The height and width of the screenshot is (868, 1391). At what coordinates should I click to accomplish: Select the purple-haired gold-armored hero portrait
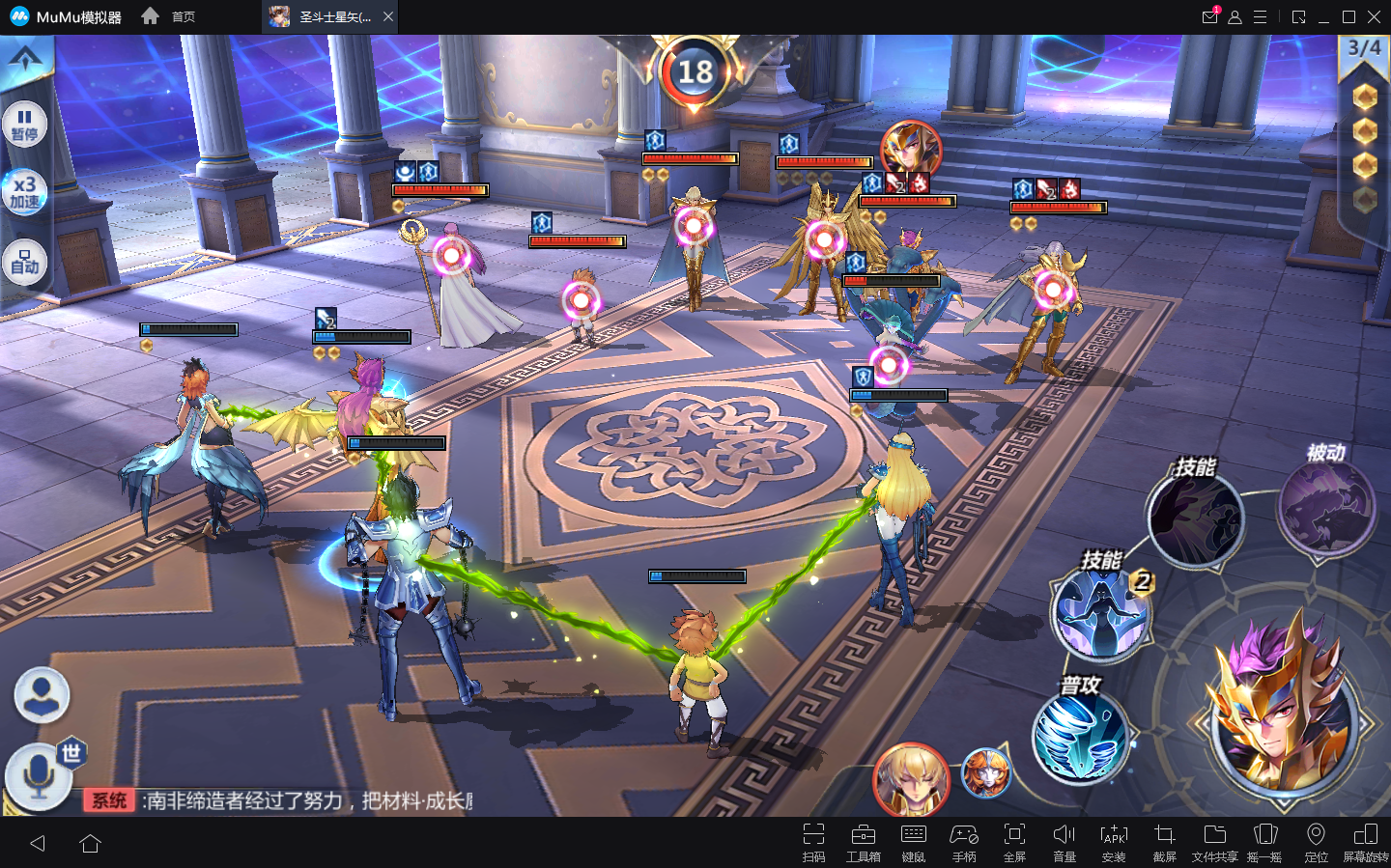click(1282, 710)
